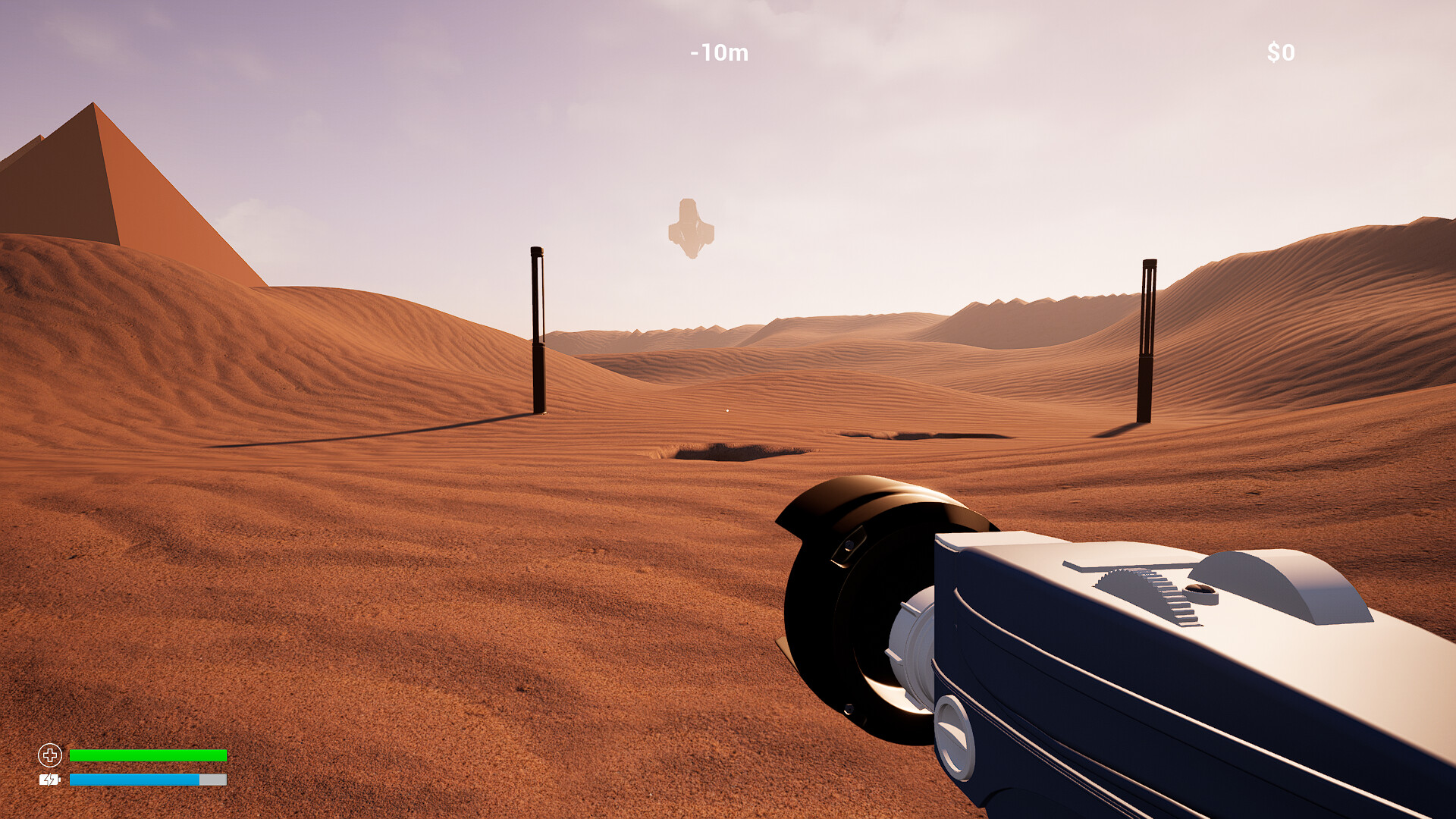
Task: Click the health cross icon
Action: pyautogui.click(x=50, y=755)
